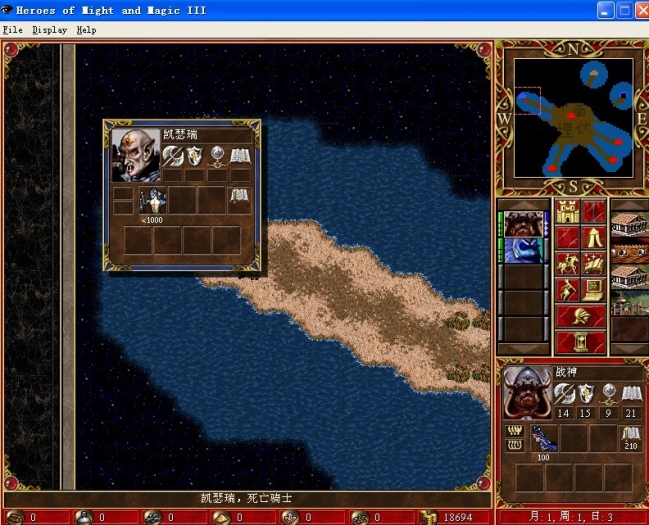Open adventure options flag-bearer button
This screenshot has width=649, height=525.
pyautogui.click(x=567, y=289)
